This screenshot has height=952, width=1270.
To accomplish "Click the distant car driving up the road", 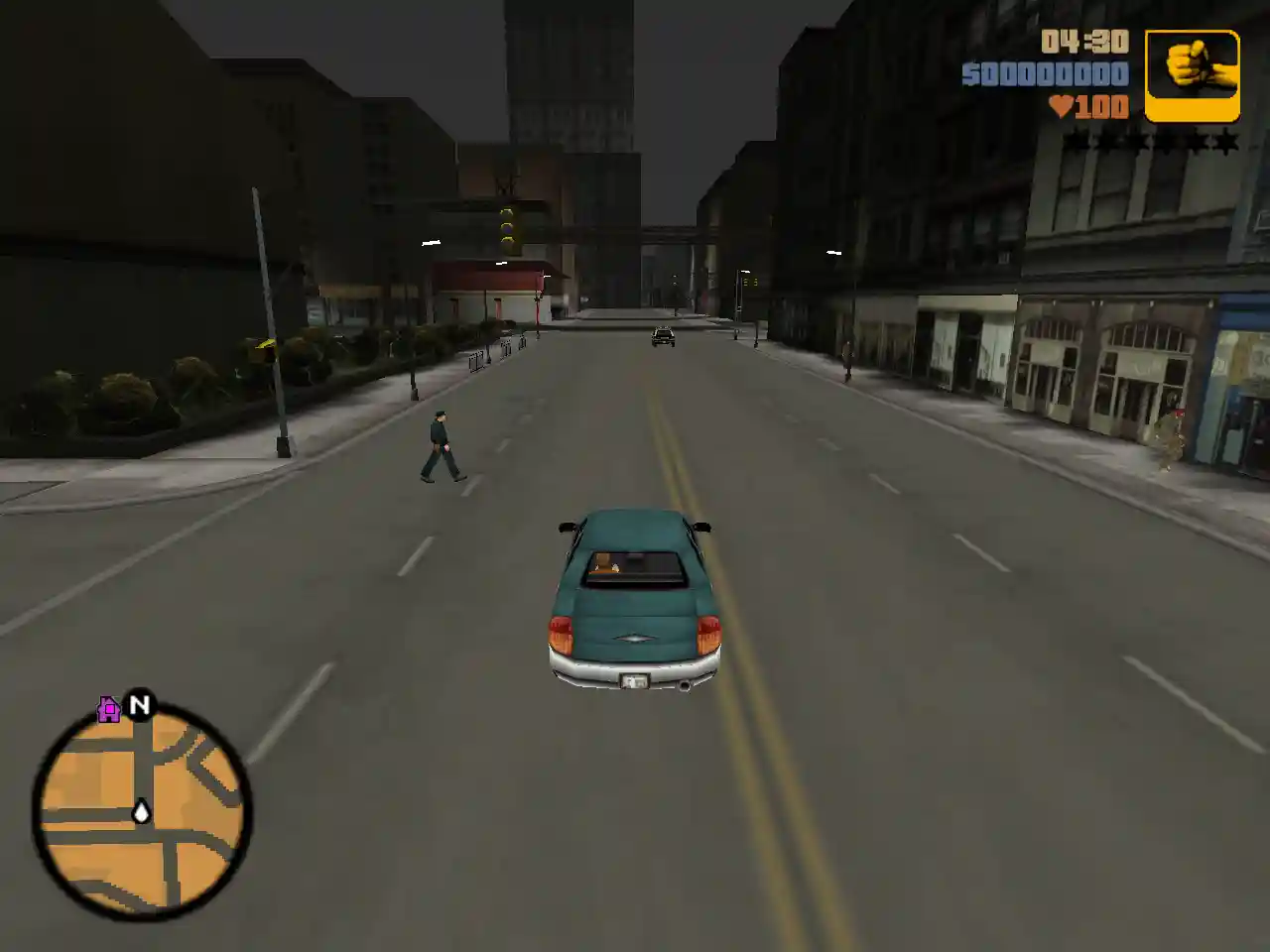I will [x=661, y=337].
